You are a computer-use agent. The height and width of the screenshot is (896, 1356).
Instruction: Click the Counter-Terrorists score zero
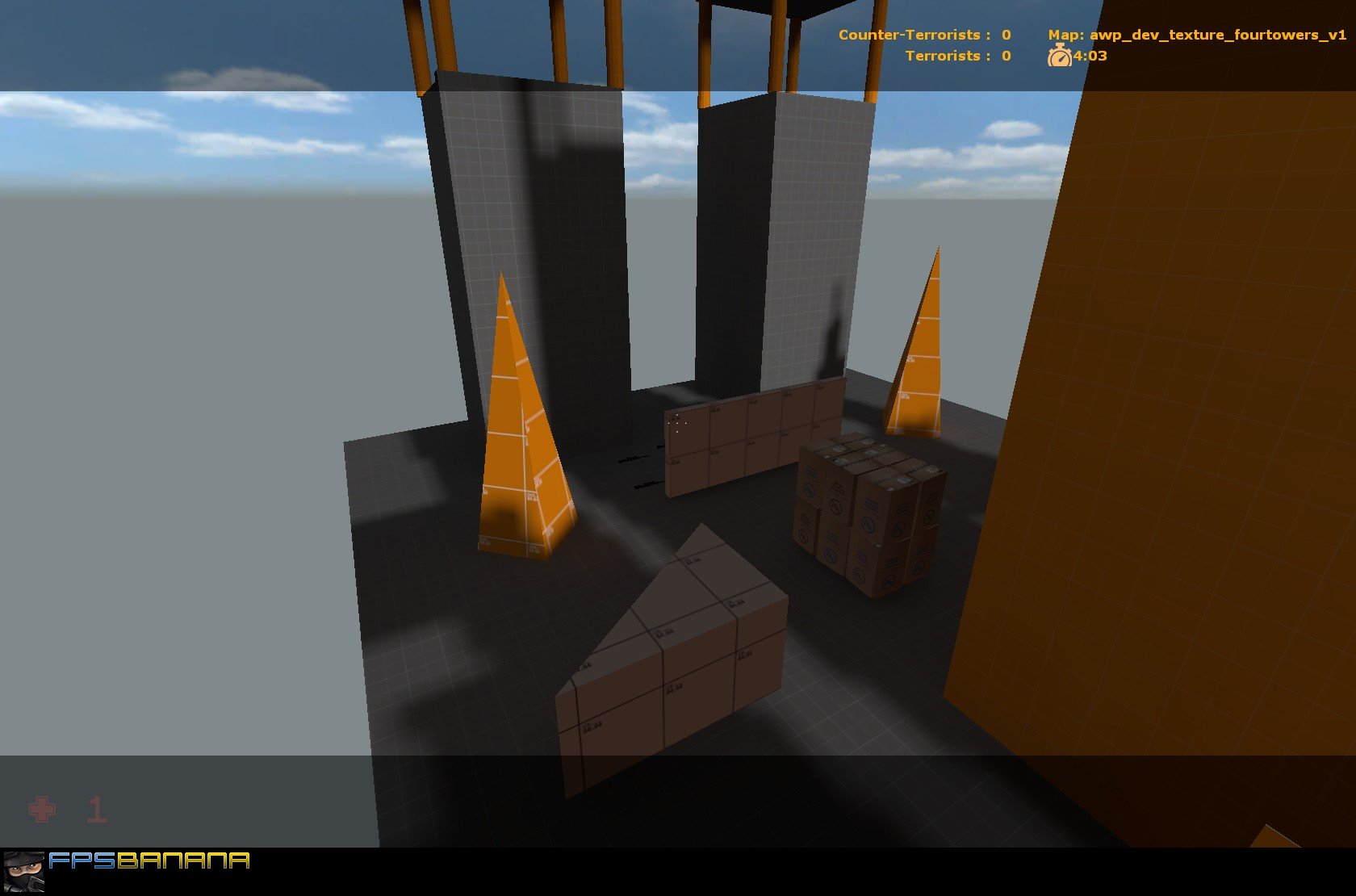point(1006,35)
